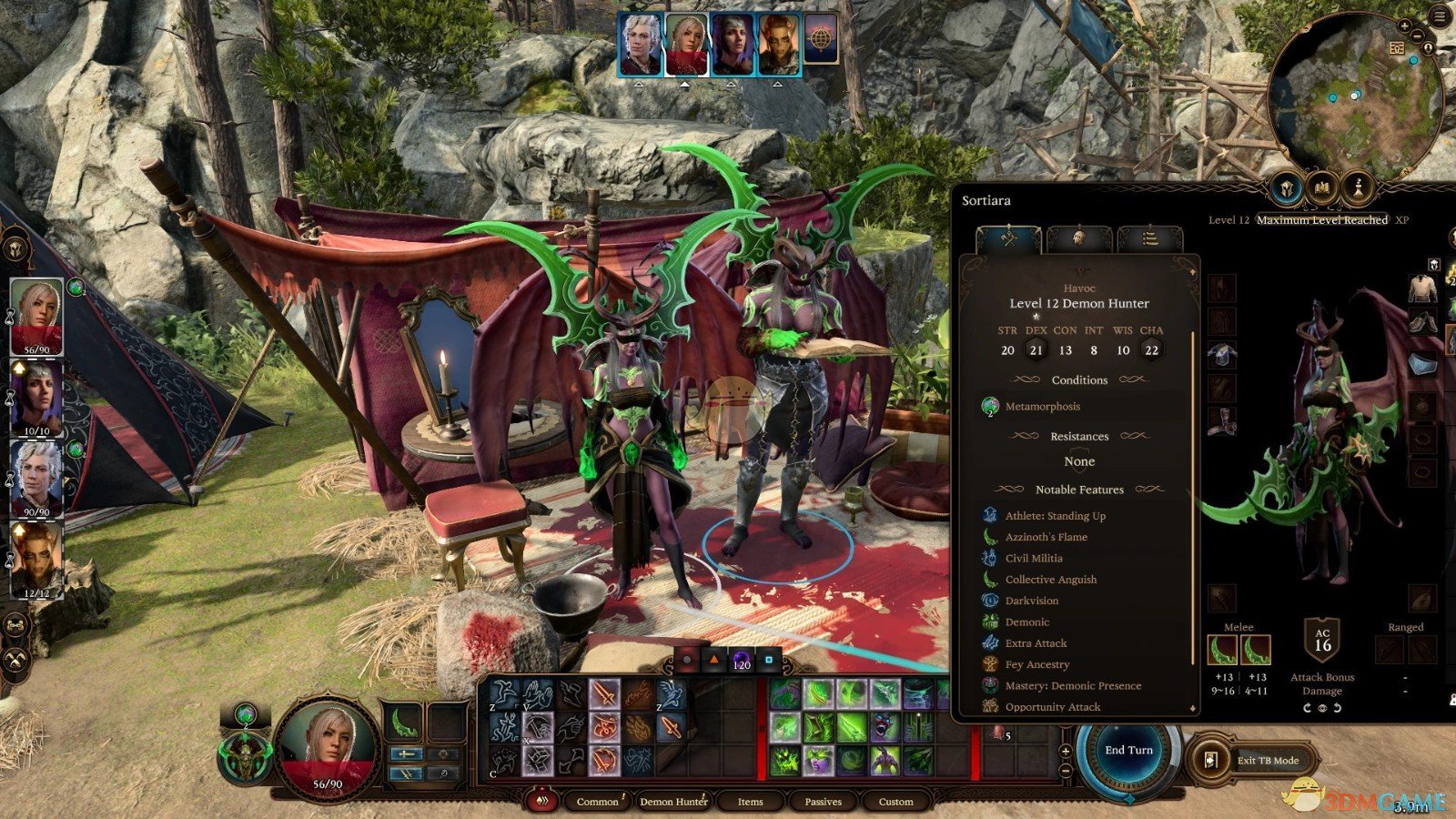
Task: Inspect the Azzinoth's Flame feature
Action: 1046,537
